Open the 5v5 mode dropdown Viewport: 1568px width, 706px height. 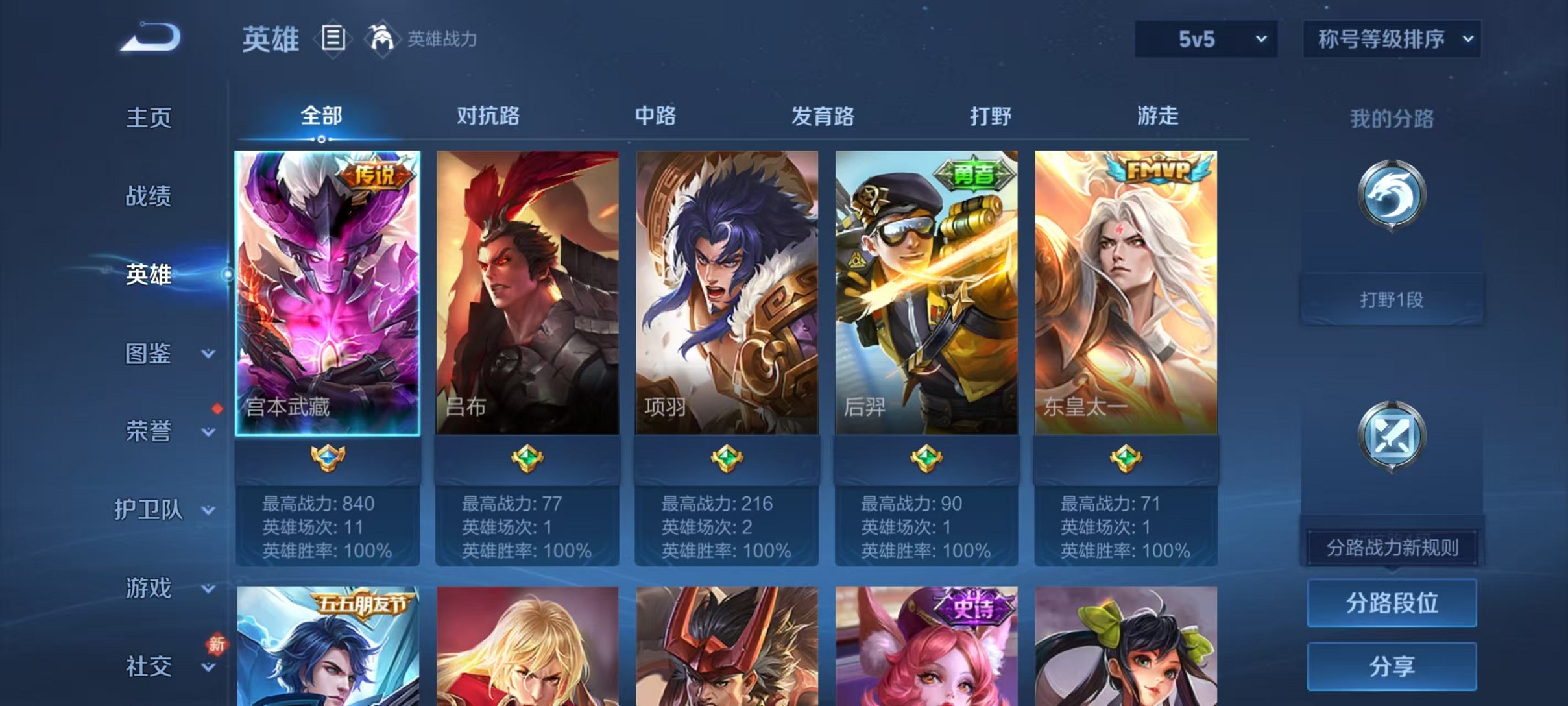[1207, 39]
